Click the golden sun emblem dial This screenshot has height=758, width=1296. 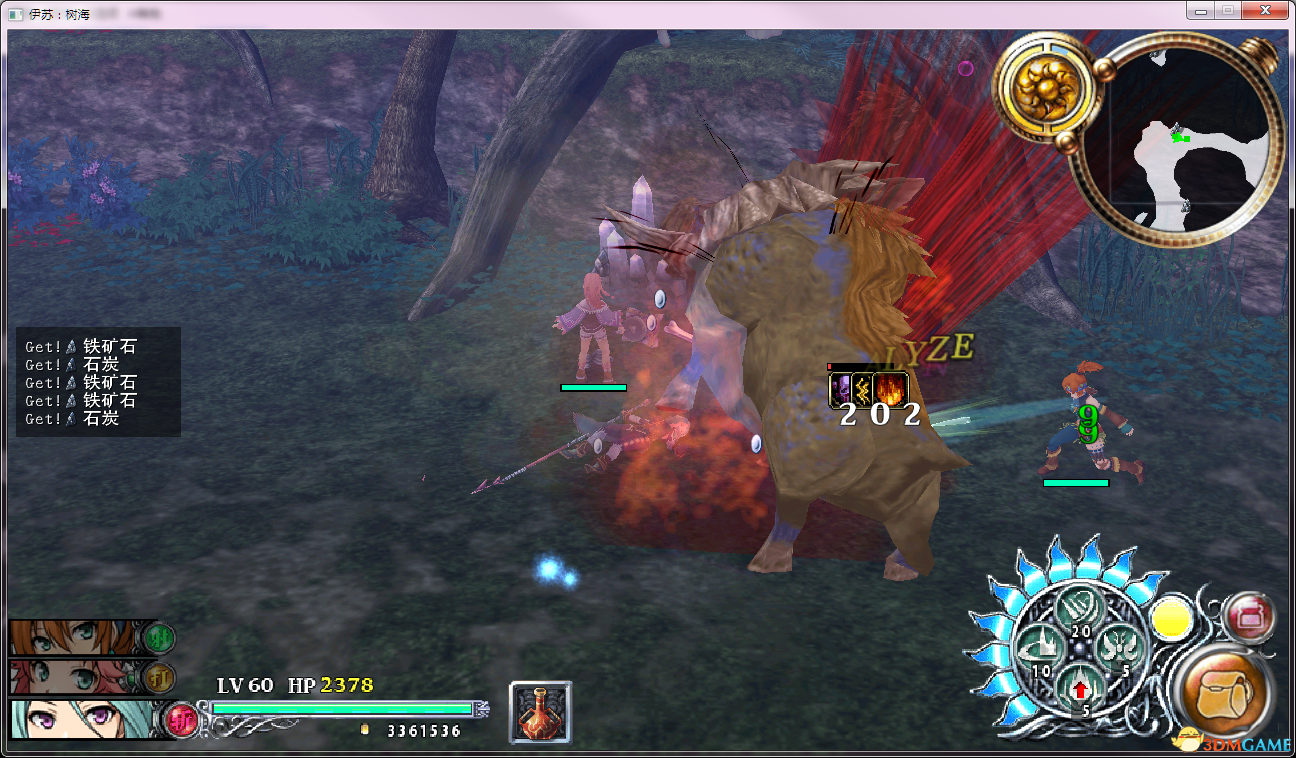coord(1044,88)
